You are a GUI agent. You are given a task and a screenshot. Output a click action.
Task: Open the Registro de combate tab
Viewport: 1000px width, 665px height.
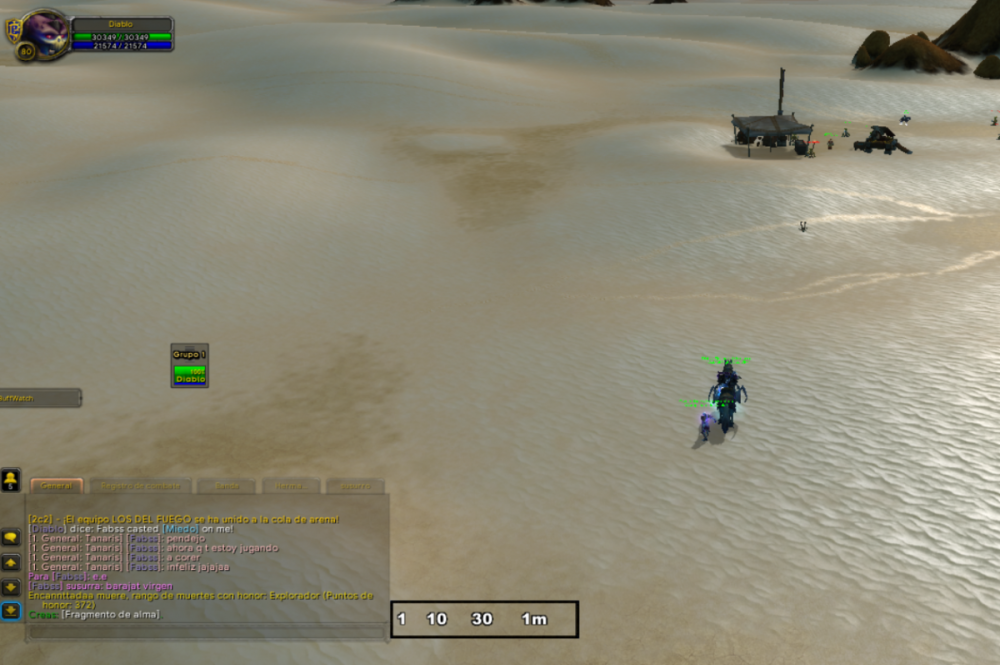coord(139,486)
